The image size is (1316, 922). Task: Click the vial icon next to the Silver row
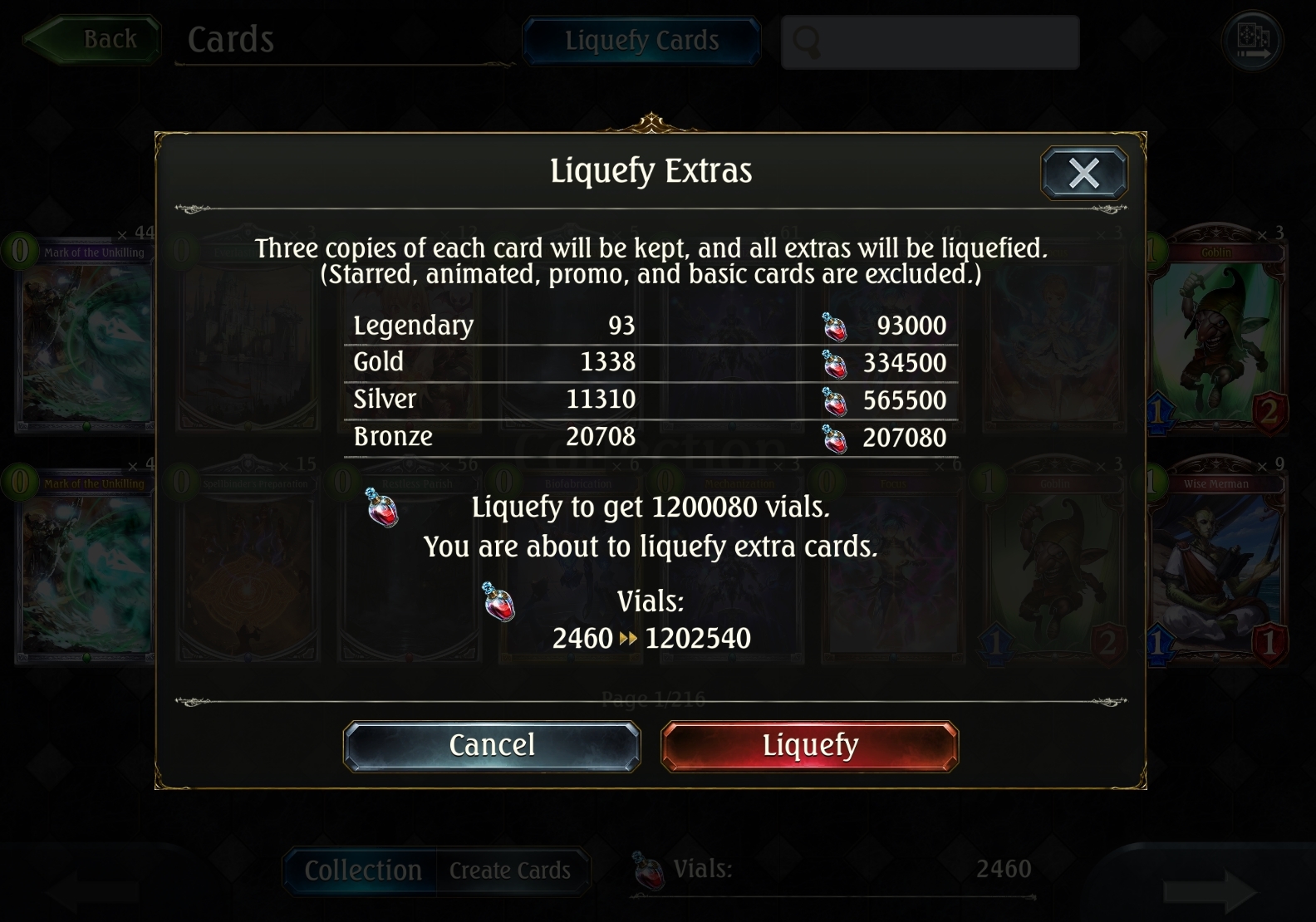tap(836, 400)
